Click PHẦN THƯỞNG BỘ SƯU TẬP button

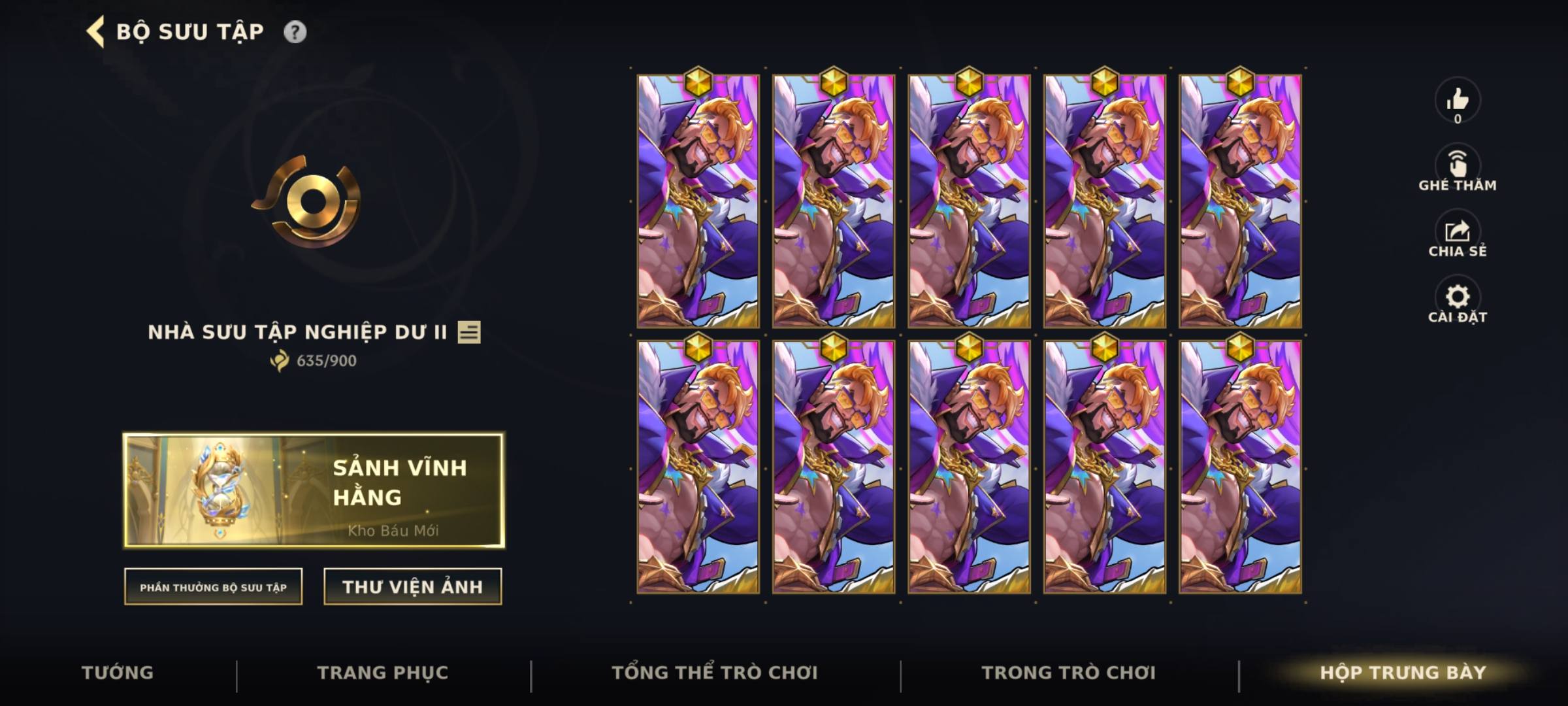pyautogui.click(x=214, y=587)
